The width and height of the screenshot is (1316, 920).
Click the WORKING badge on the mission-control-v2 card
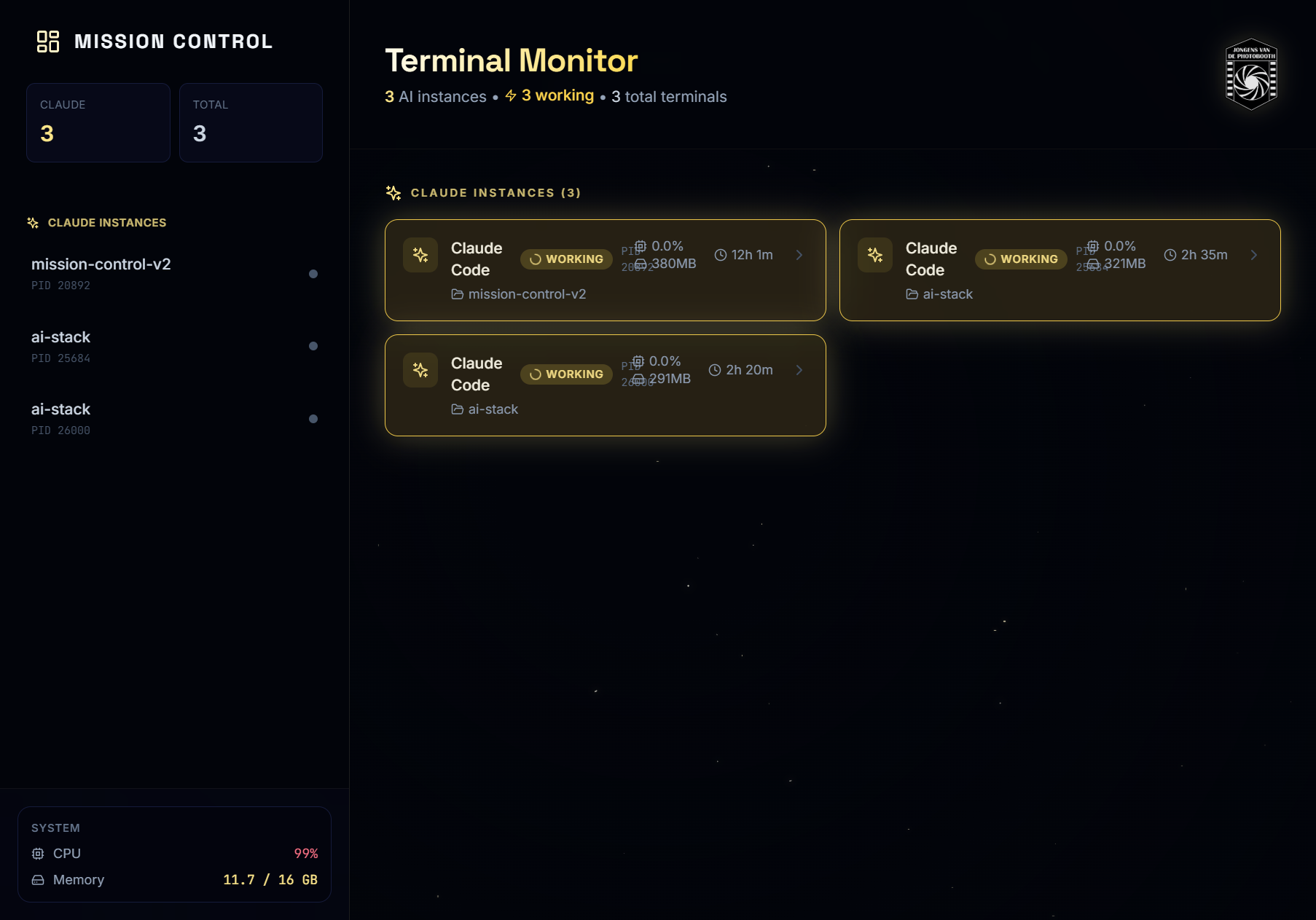pos(566,259)
